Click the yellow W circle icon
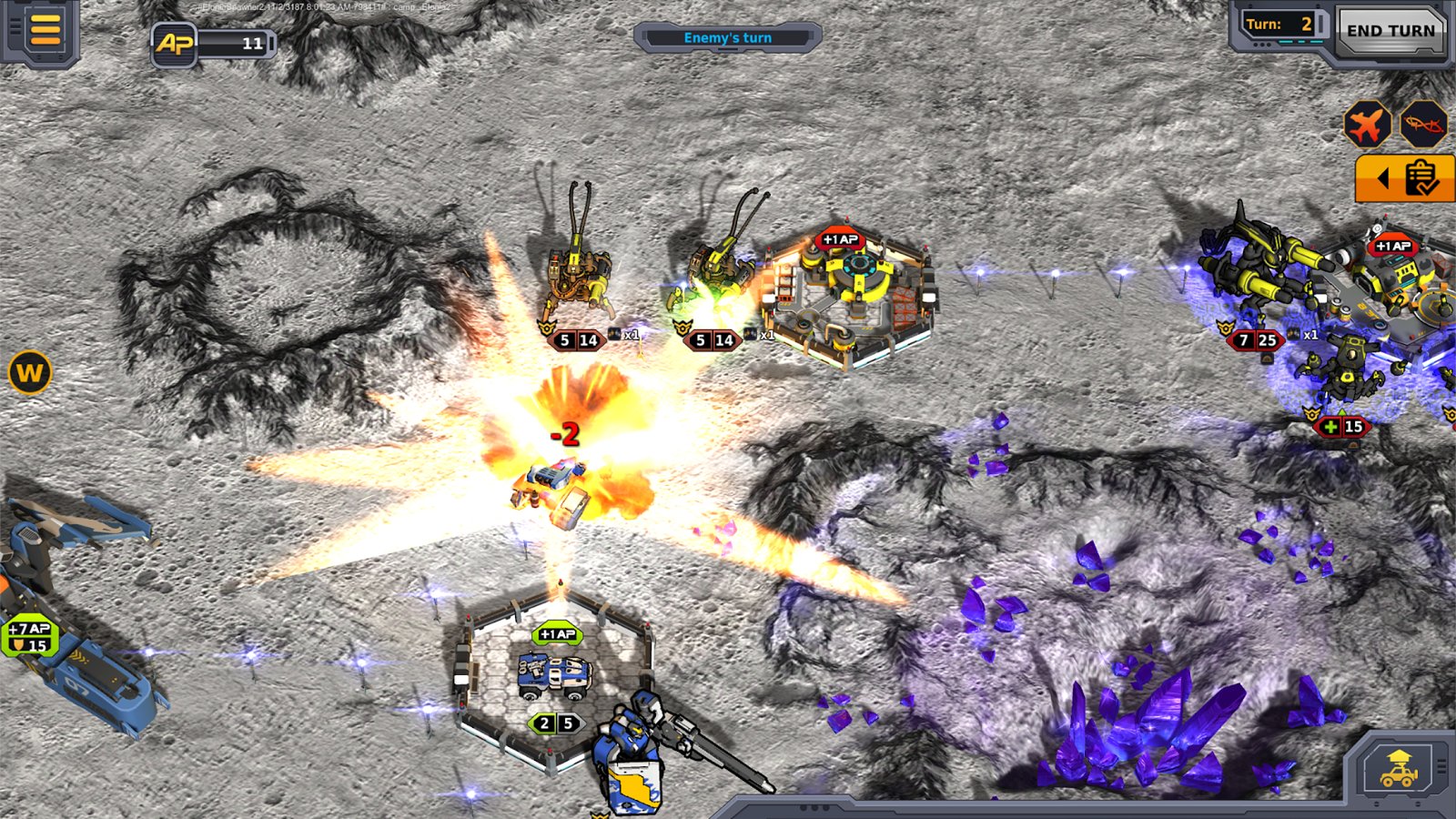The image size is (1456, 819). point(29,372)
